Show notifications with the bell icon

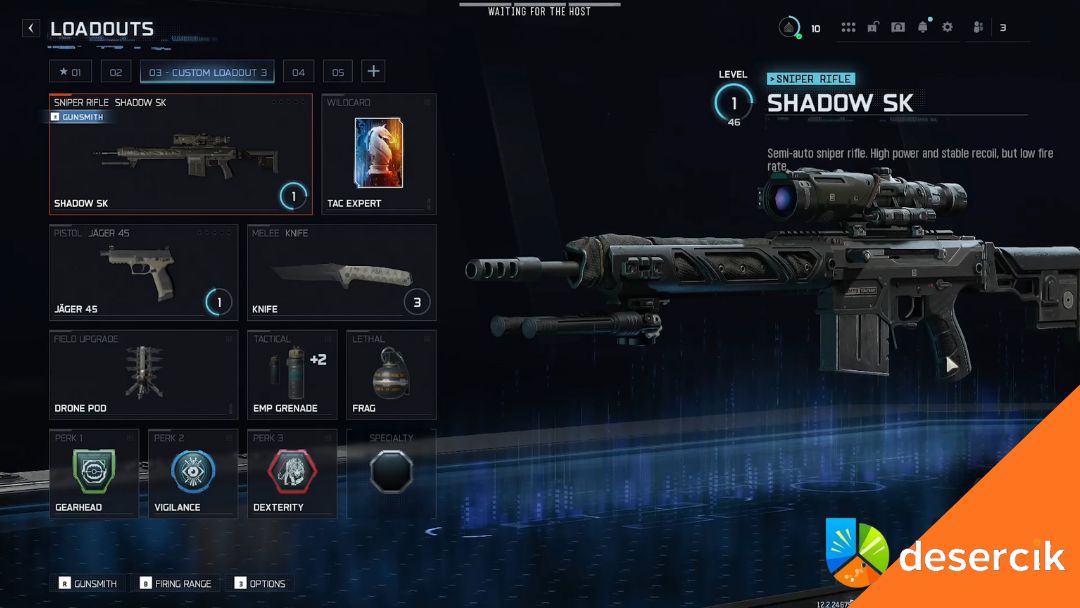922,28
